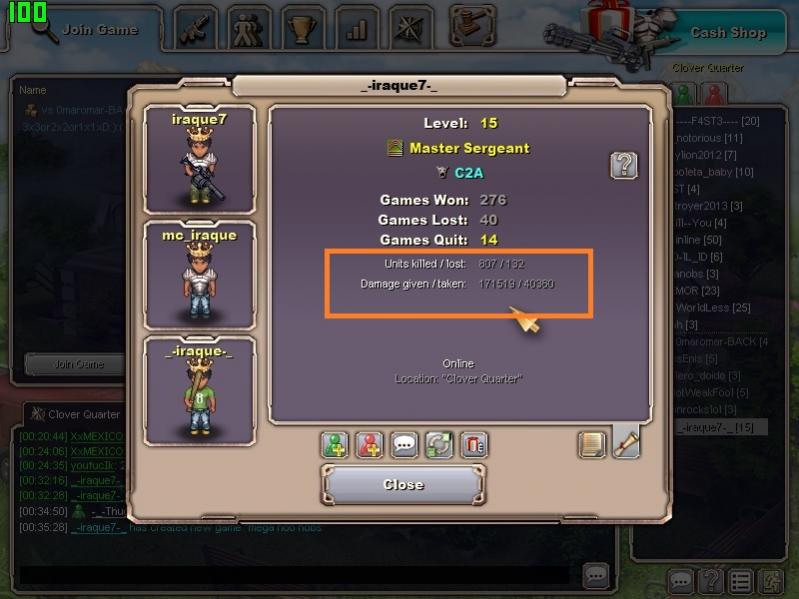Click the two-soldiers team tab
This screenshot has width=799, height=599.
click(x=250, y=28)
